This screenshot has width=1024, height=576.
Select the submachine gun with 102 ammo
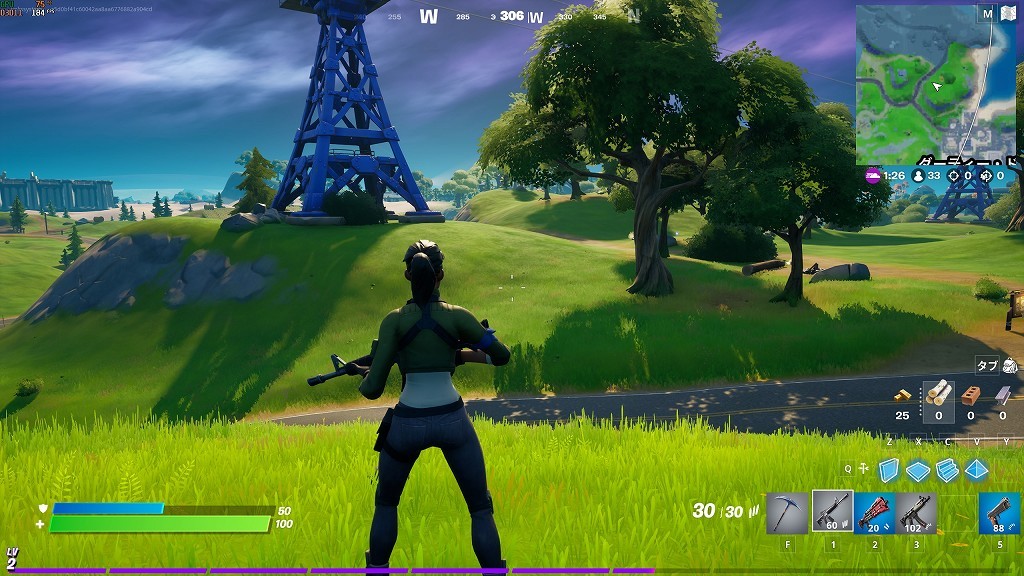(x=917, y=512)
